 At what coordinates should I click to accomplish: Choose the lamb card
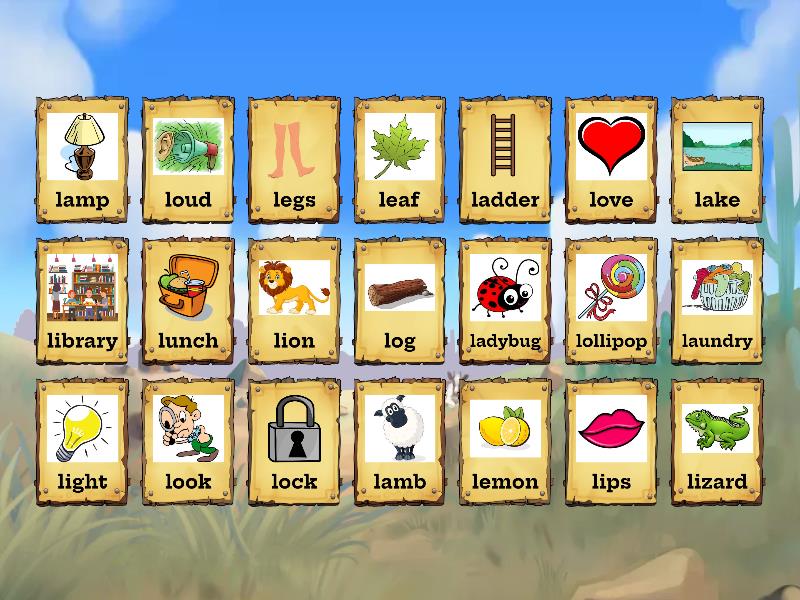click(x=400, y=442)
